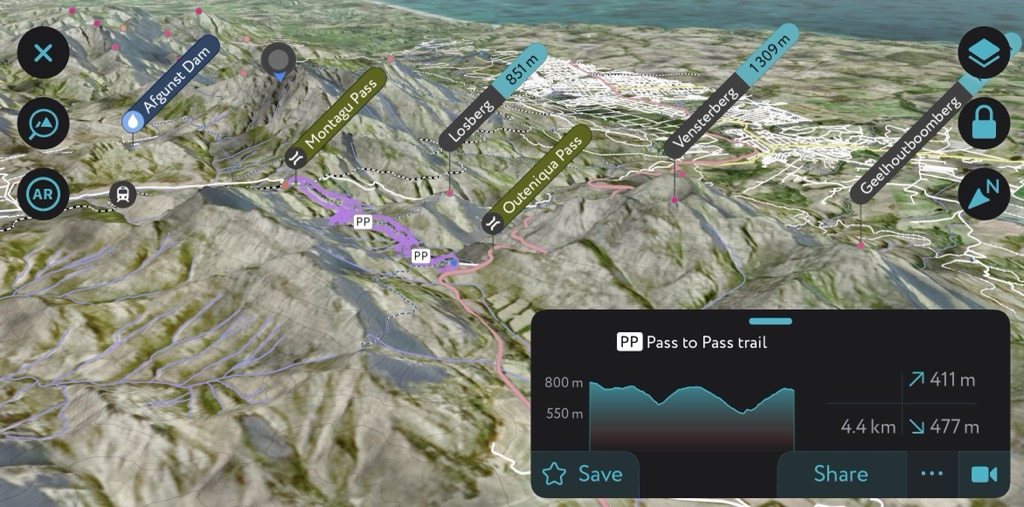Save the Pass to Pass trail
Viewport: 1024px width, 507px height.
point(585,474)
